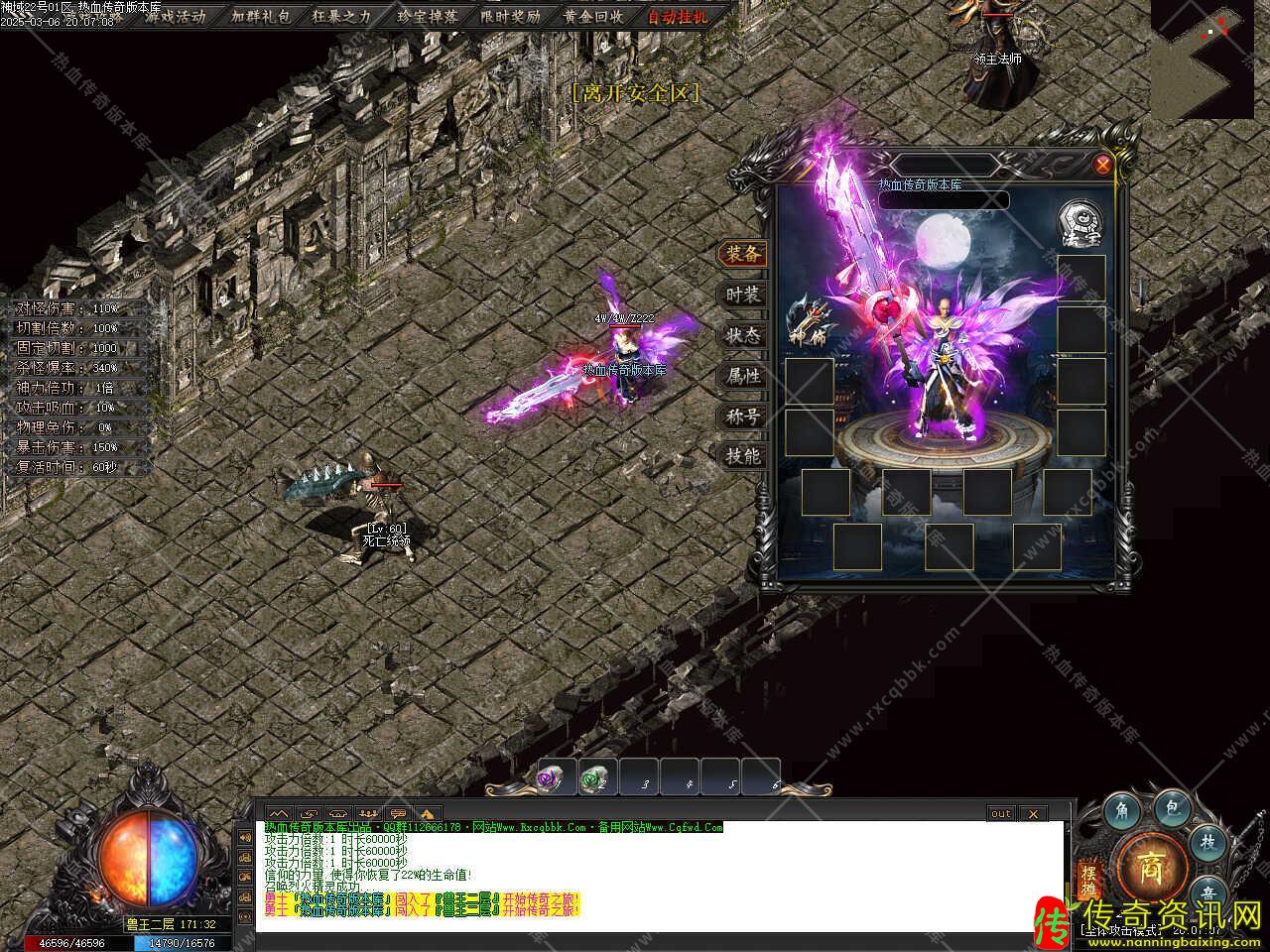Open the 包 bag round button
The image size is (1270, 952).
pos(1172,810)
